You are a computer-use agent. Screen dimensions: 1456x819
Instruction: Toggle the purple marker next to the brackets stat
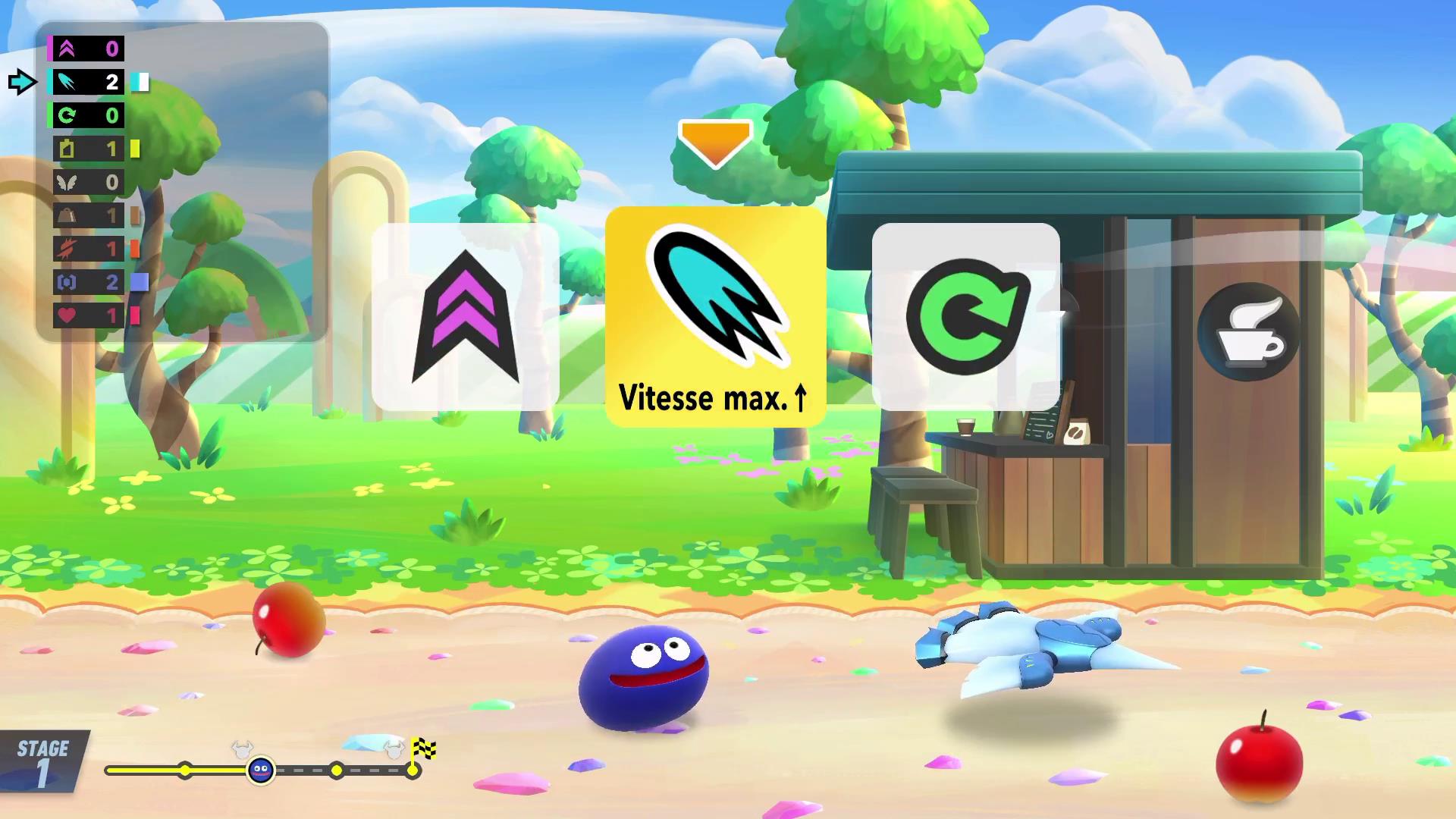(x=139, y=282)
